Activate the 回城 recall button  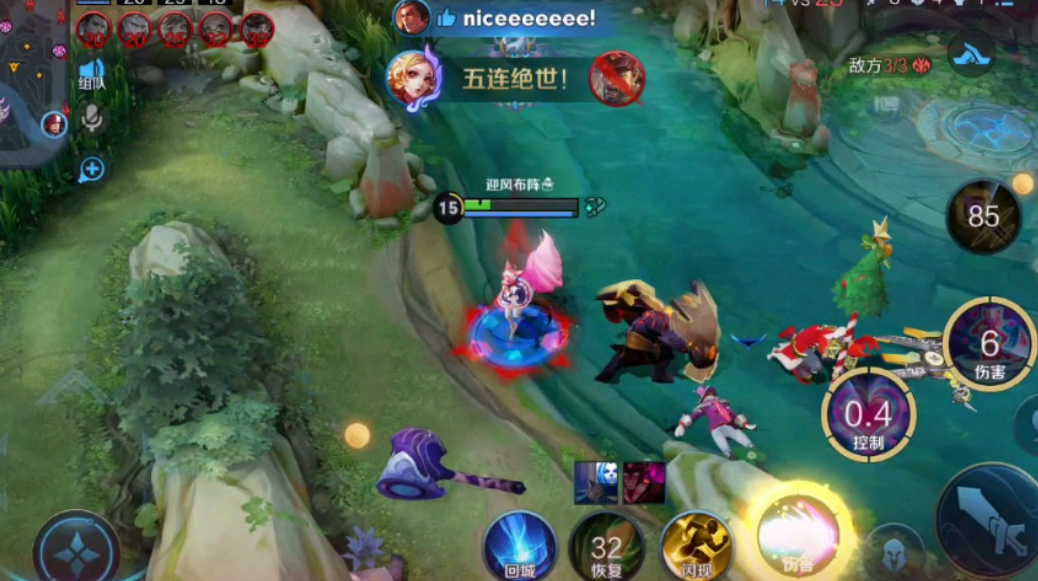(520, 546)
